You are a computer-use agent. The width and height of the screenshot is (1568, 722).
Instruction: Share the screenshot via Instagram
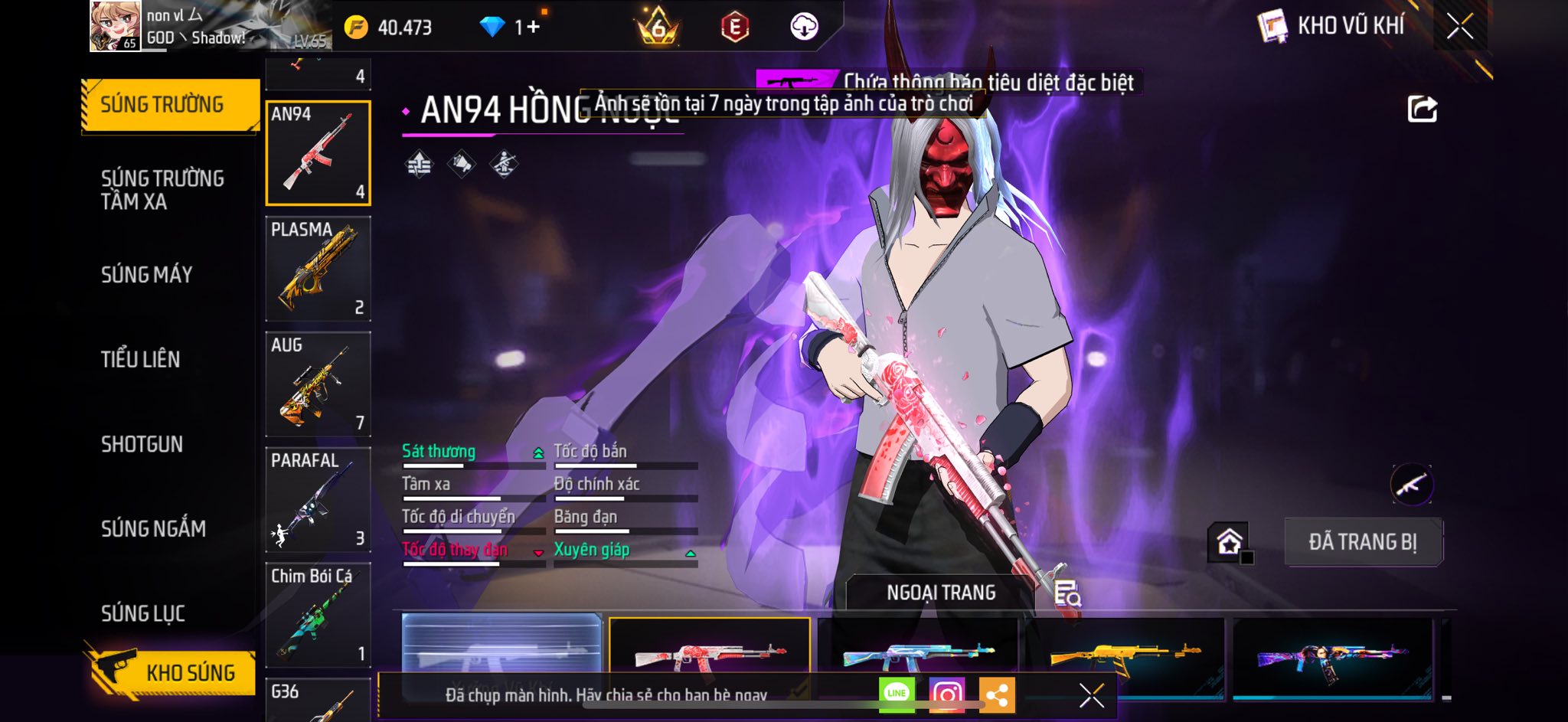pyautogui.click(x=946, y=694)
